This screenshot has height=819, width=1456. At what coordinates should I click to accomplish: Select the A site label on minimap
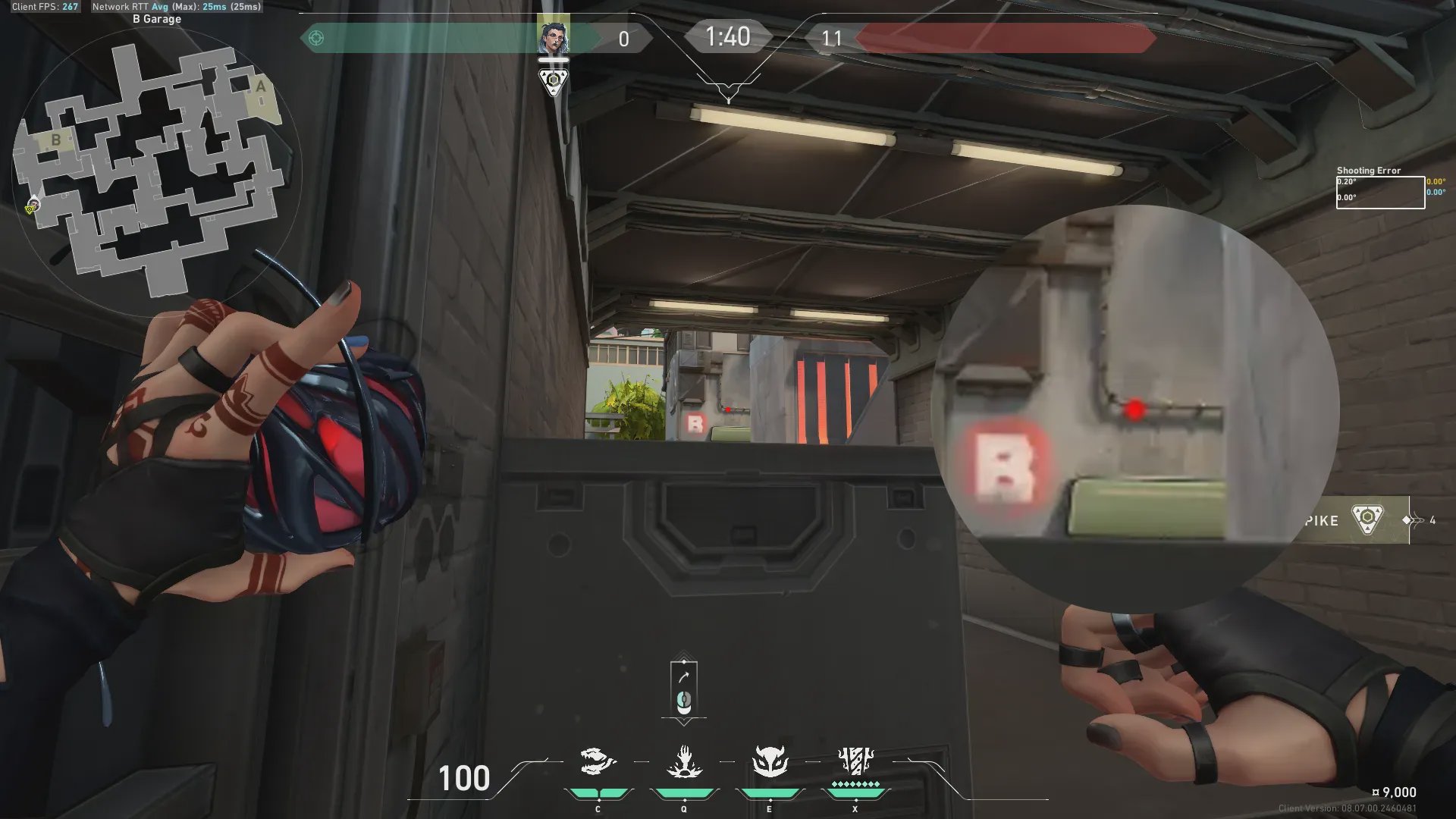(261, 86)
